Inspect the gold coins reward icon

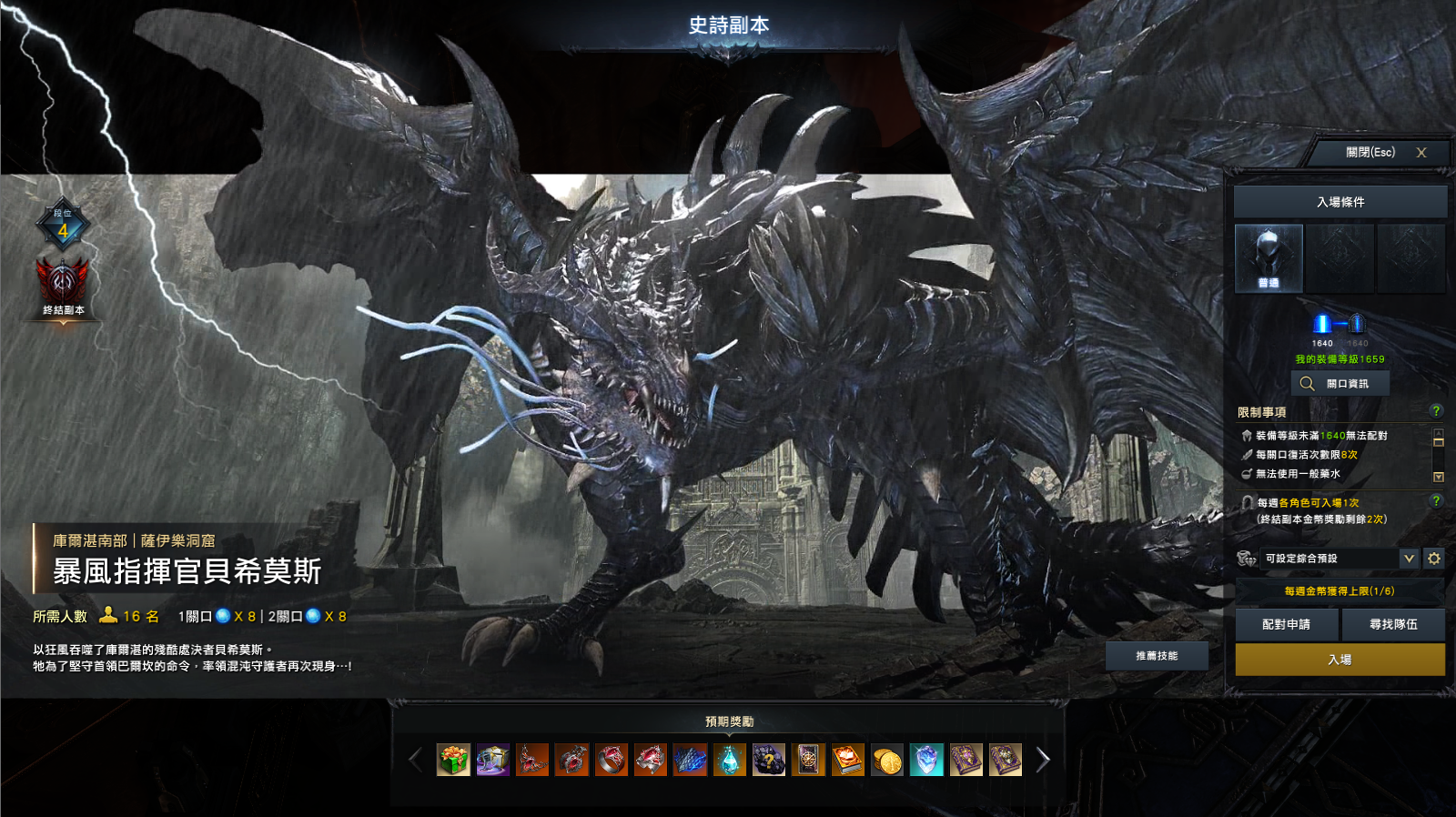[x=887, y=760]
